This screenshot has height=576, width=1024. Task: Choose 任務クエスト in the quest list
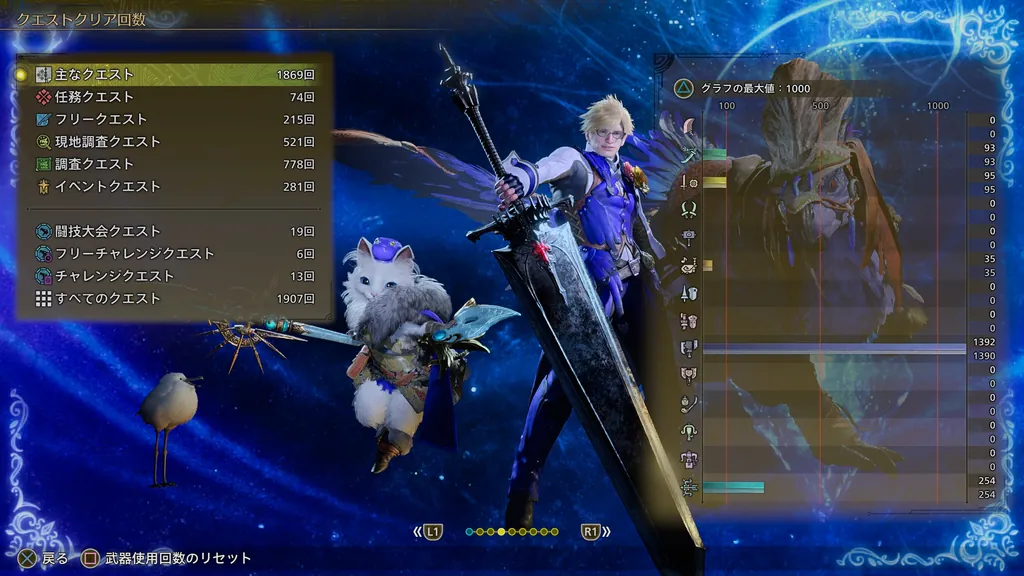click(x=175, y=97)
